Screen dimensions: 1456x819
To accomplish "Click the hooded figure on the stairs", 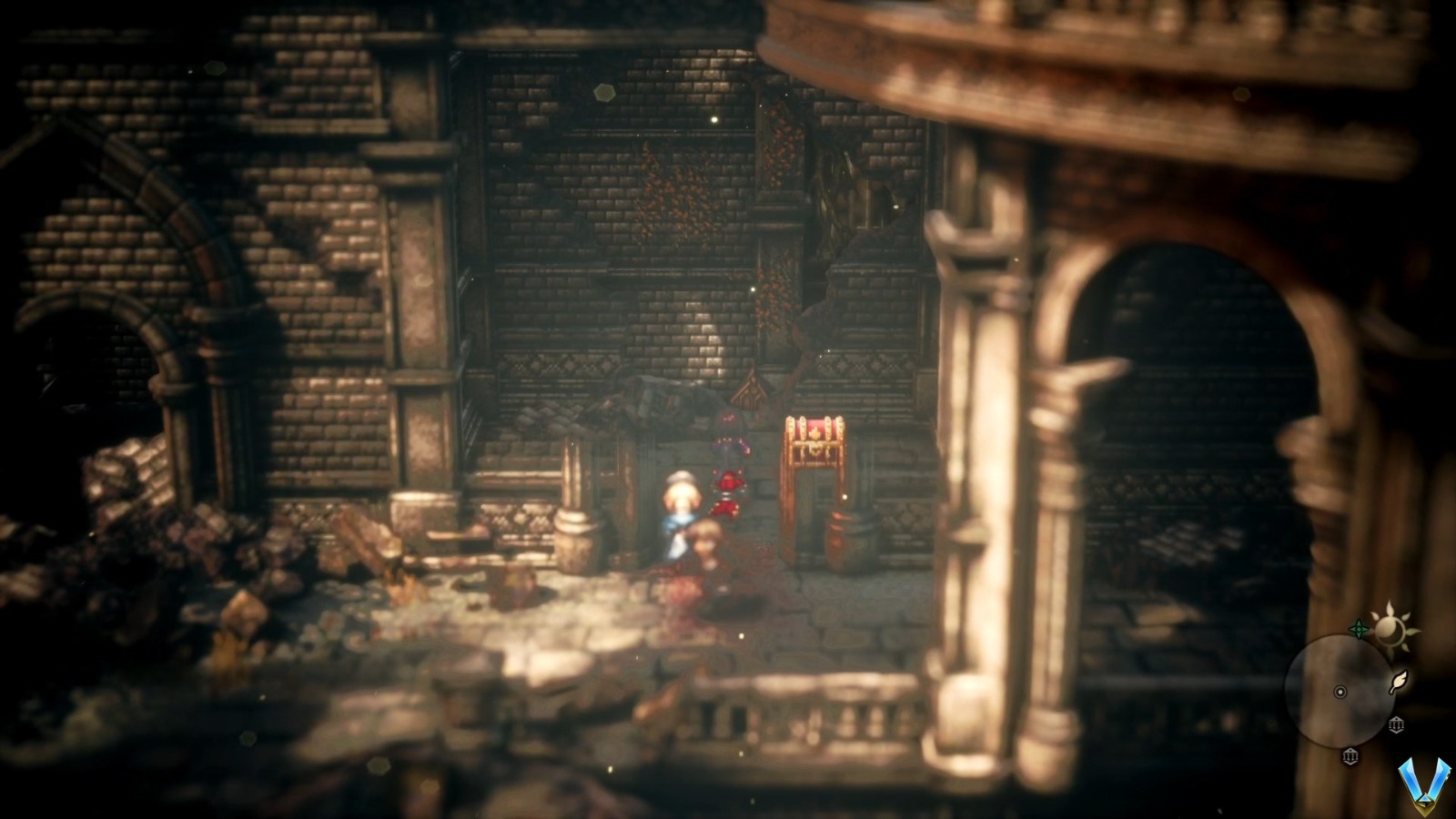I will pos(727,422).
